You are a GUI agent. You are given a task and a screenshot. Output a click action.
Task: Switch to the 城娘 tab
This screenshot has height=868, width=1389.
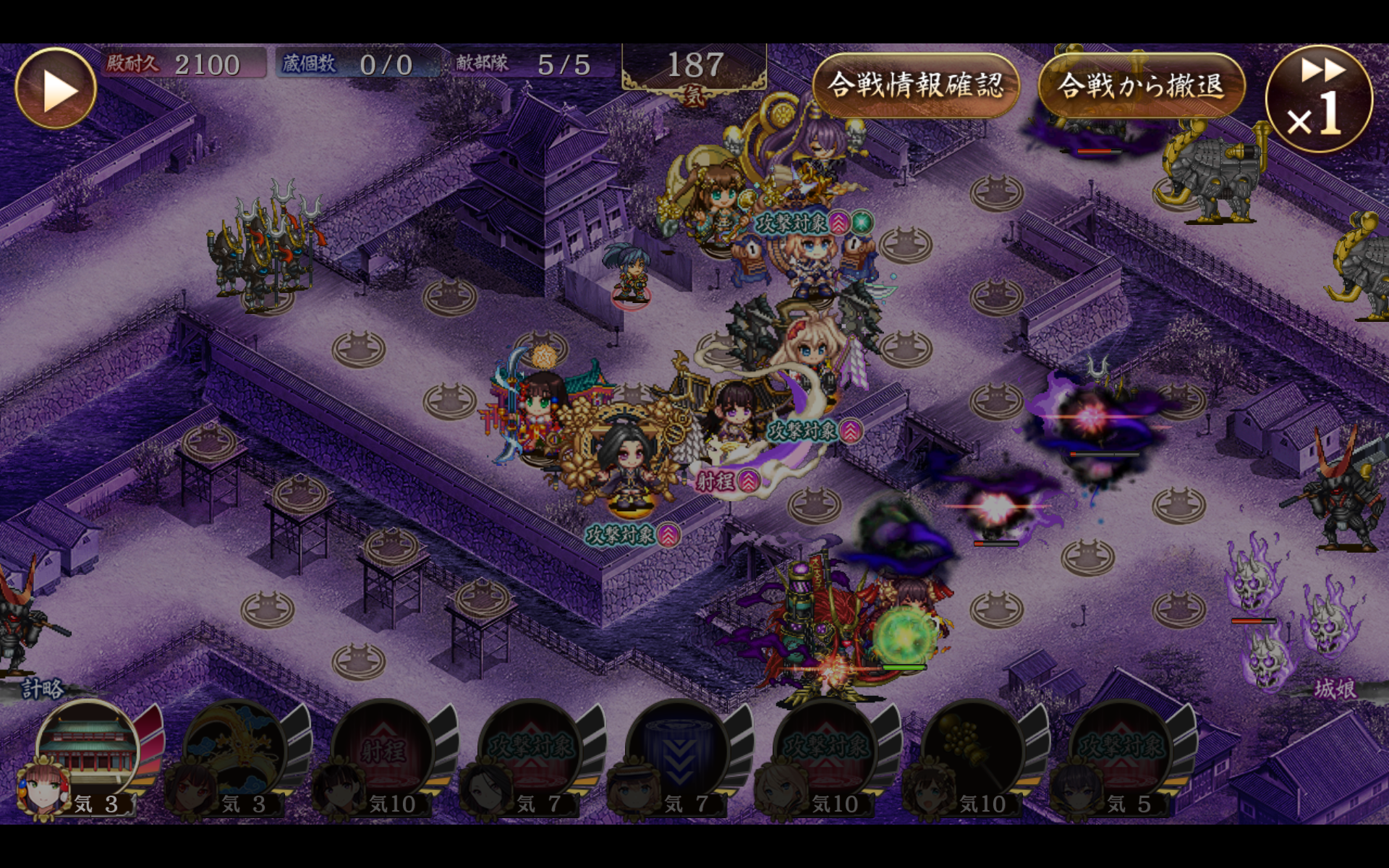click(1335, 689)
